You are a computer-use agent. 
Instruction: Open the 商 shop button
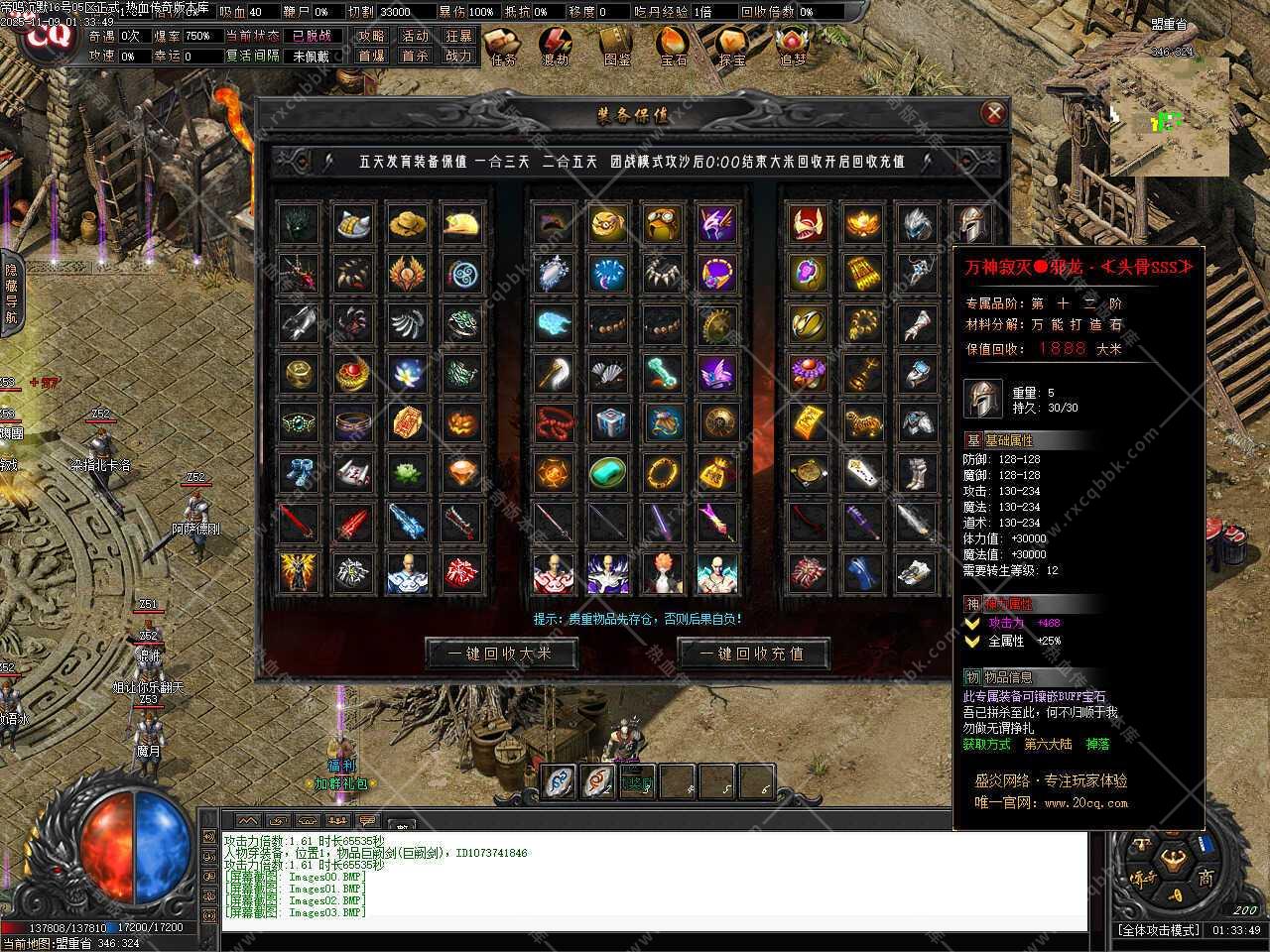pyautogui.click(x=1205, y=878)
